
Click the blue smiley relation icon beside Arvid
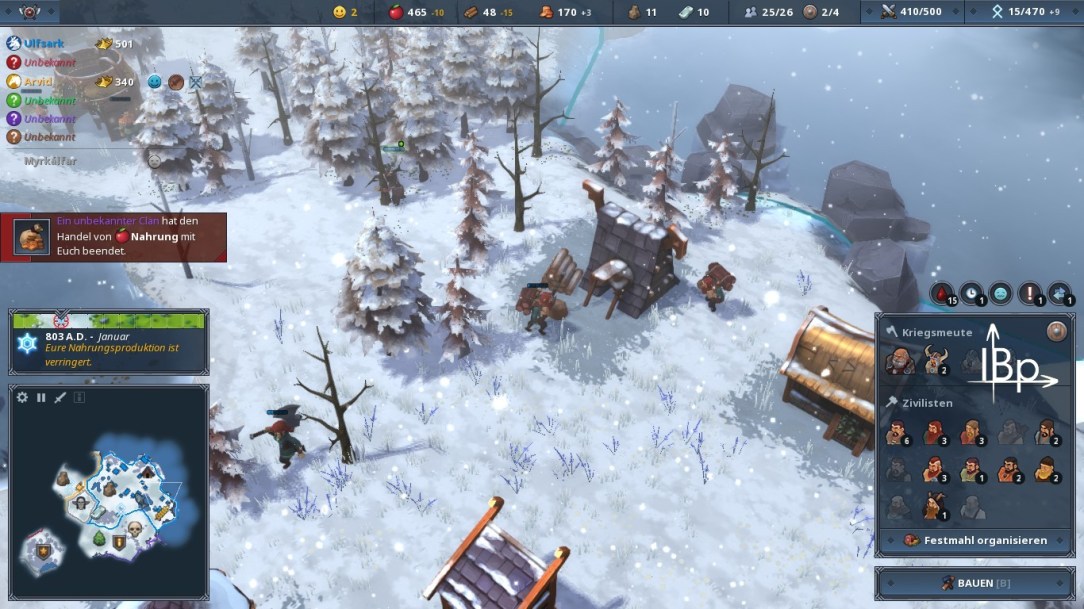pos(155,82)
